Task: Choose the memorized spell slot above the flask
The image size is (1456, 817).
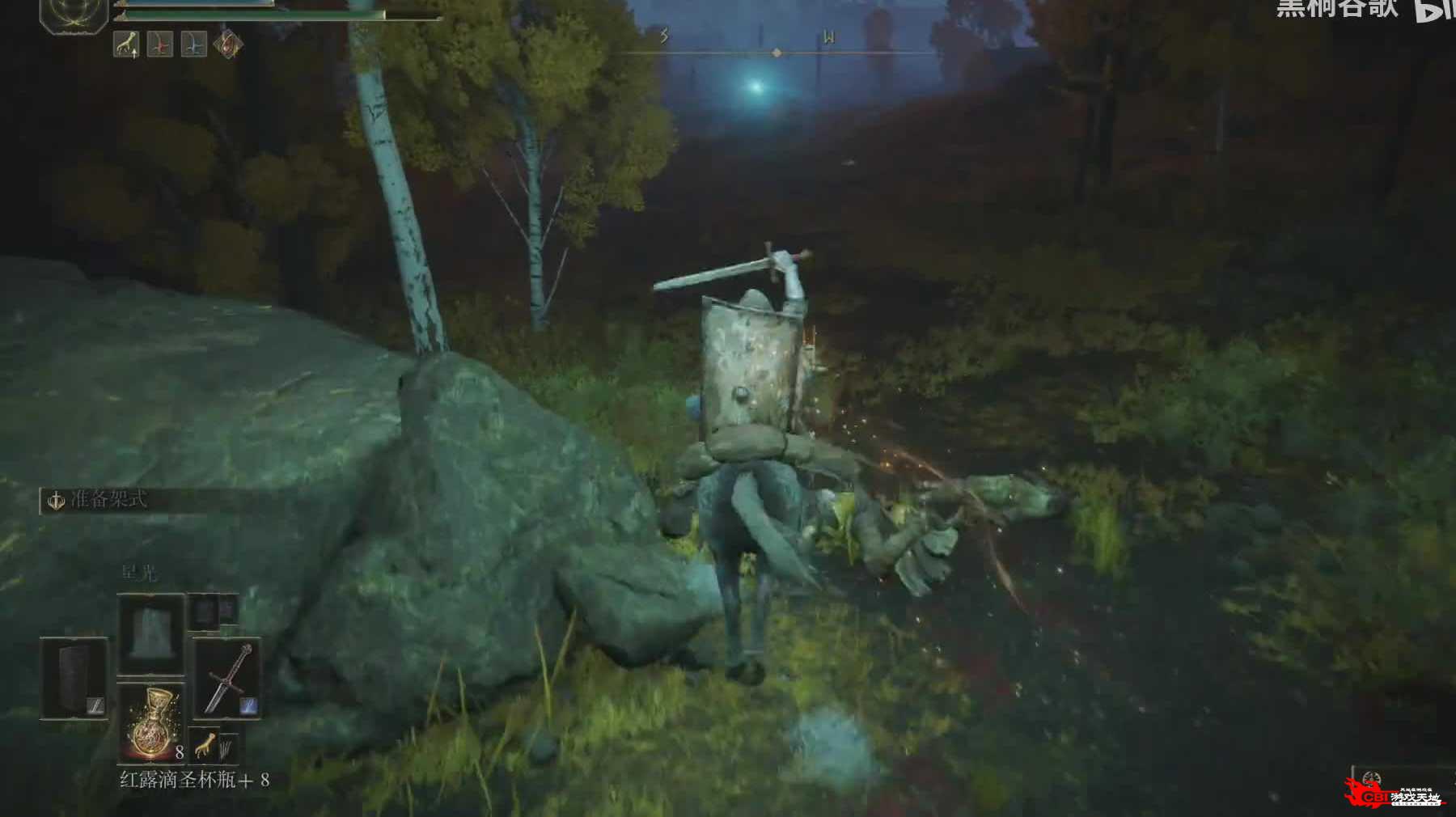Action: click(151, 633)
